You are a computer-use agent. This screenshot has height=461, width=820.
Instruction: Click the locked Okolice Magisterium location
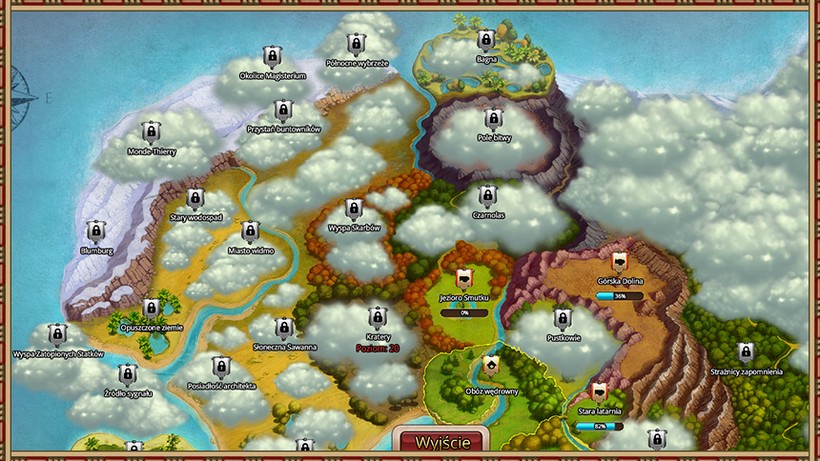point(271,55)
